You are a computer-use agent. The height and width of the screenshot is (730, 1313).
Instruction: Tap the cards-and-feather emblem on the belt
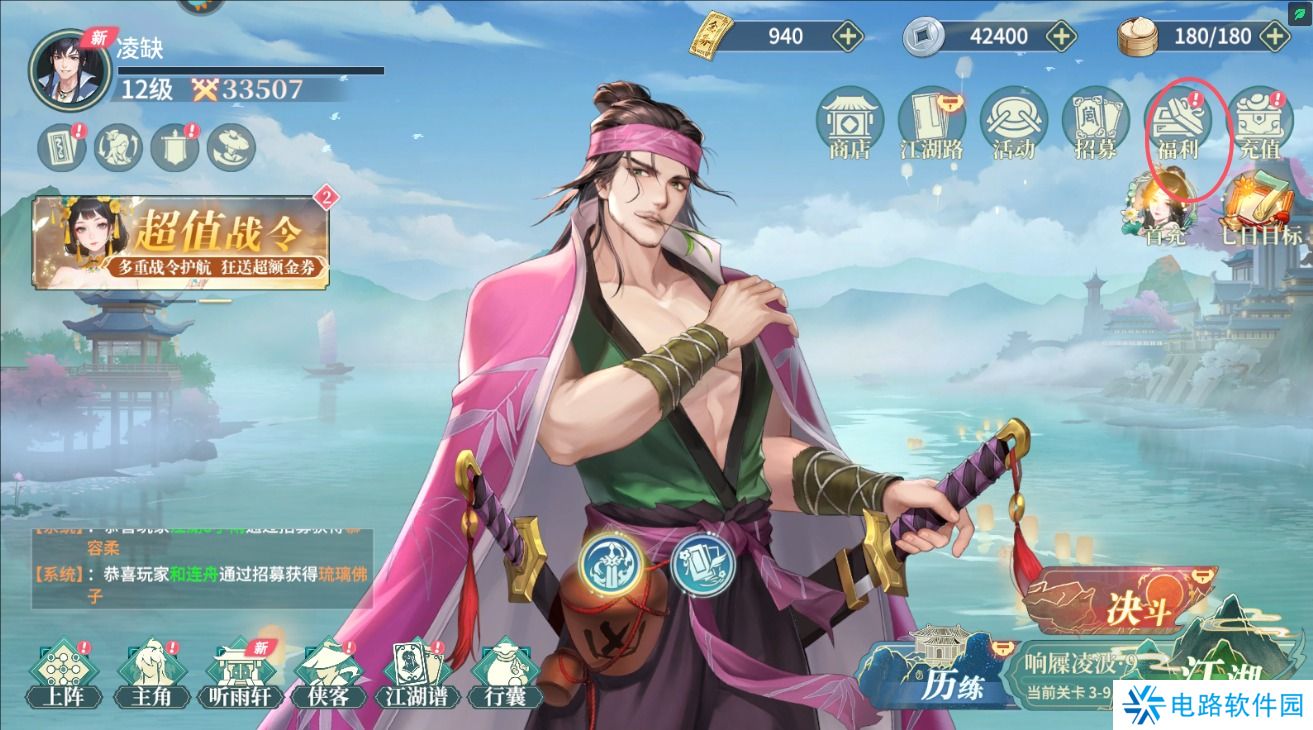coord(704,565)
